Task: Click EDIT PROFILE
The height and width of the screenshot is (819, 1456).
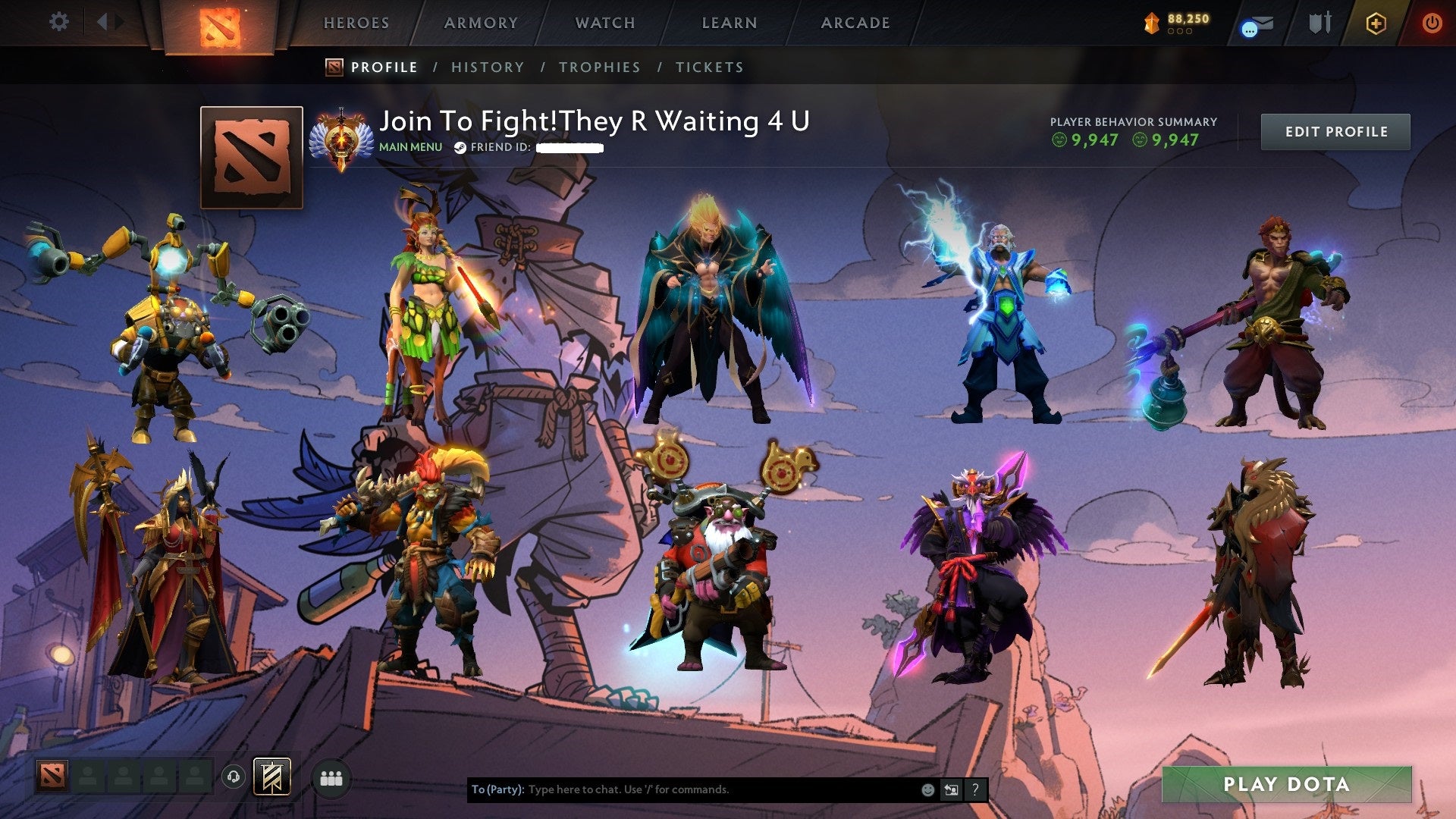Action: point(1335,131)
